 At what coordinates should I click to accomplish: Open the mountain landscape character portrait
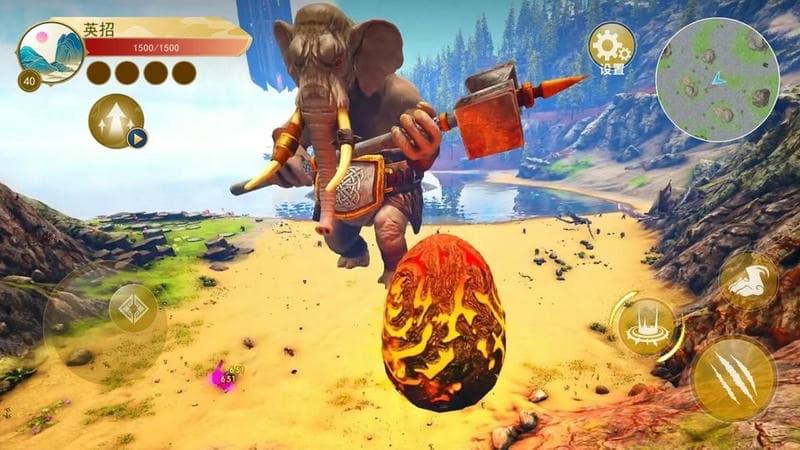(x=52, y=53)
